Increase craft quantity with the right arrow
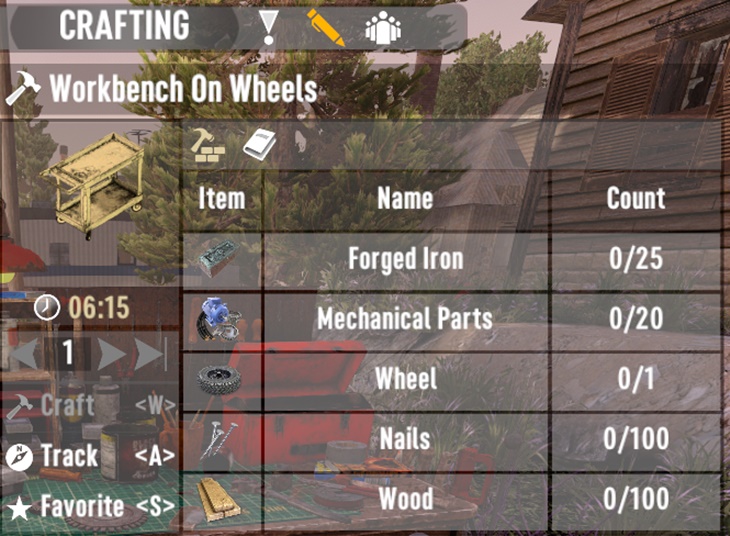Viewport: 730px width, 536px height. 111,354
